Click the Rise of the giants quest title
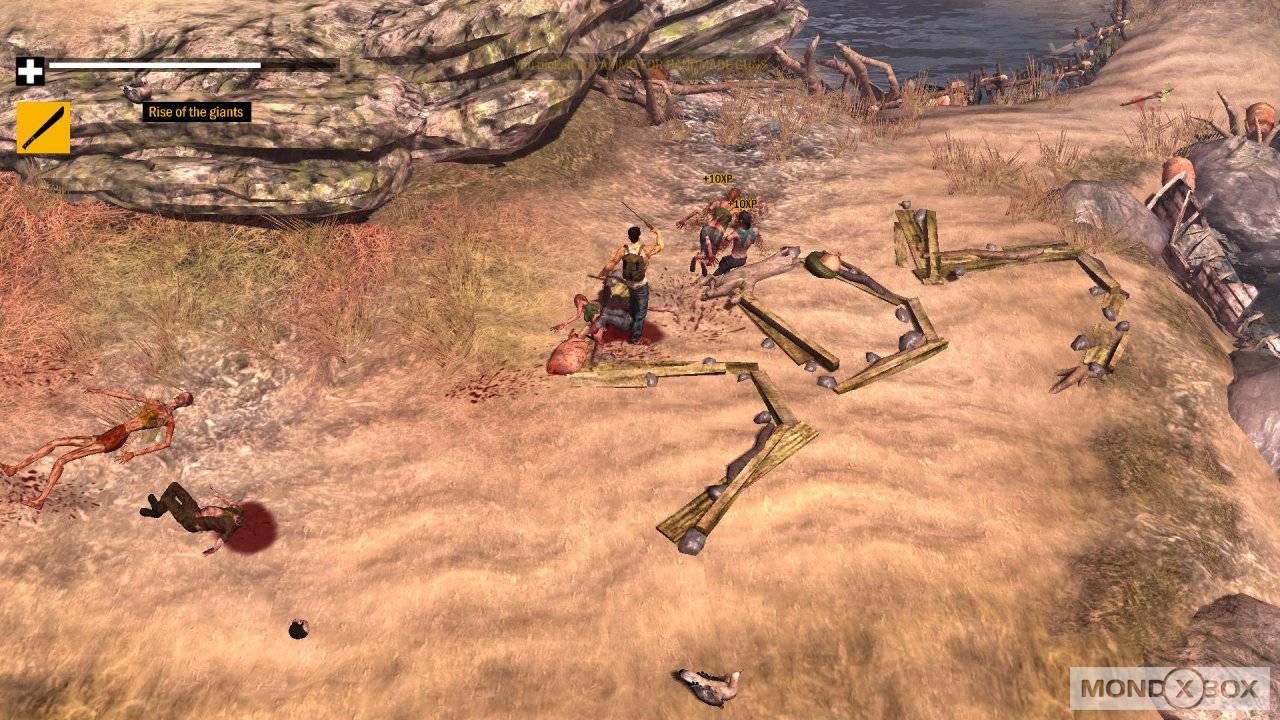 point(198,113)
